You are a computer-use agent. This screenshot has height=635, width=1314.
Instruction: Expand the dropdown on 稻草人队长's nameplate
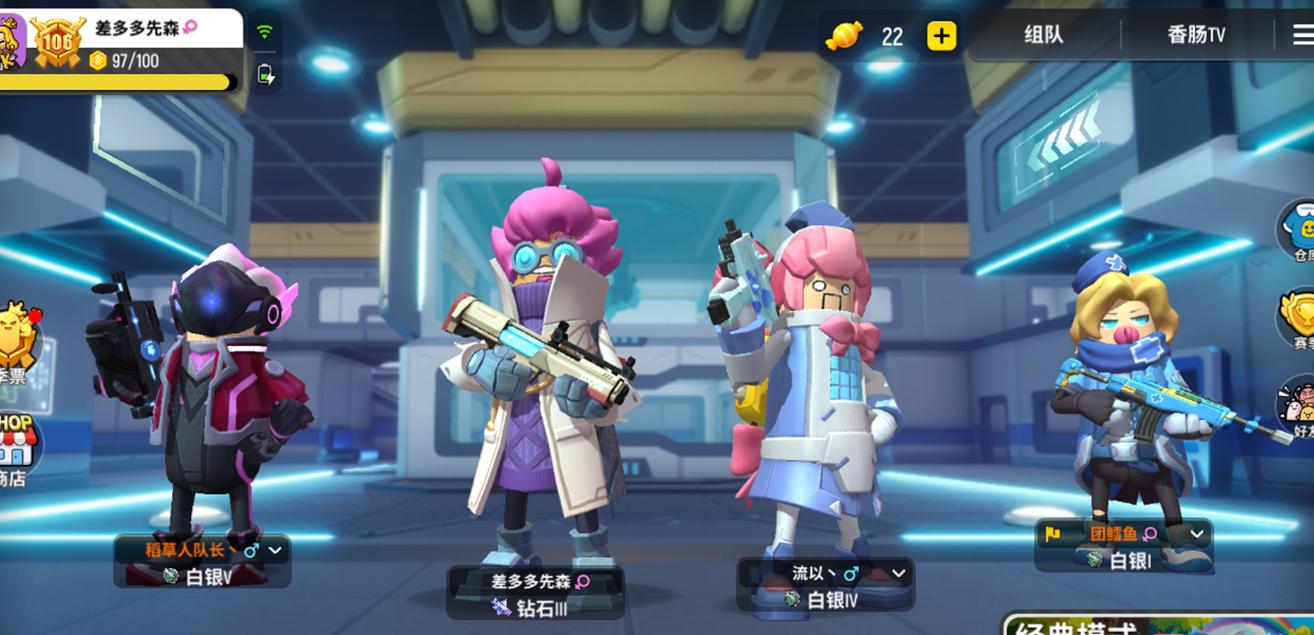[x=275, y=550]
